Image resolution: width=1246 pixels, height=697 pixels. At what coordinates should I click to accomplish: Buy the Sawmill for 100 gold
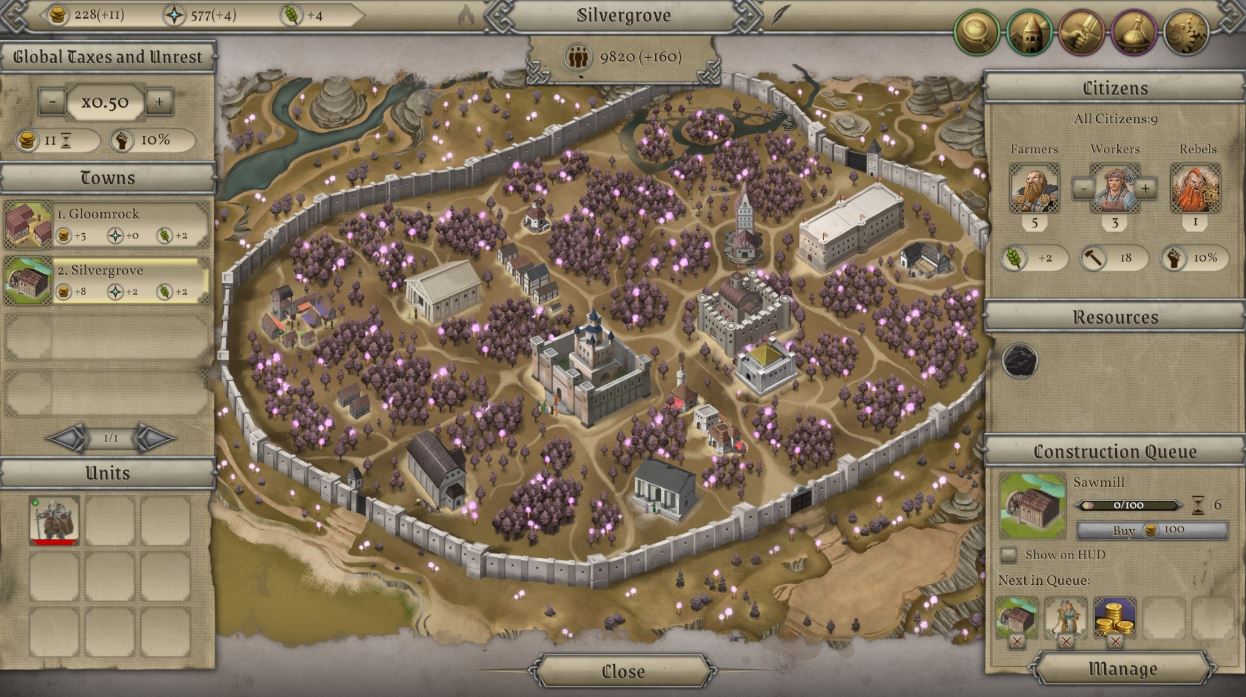tap(1152, 530)
